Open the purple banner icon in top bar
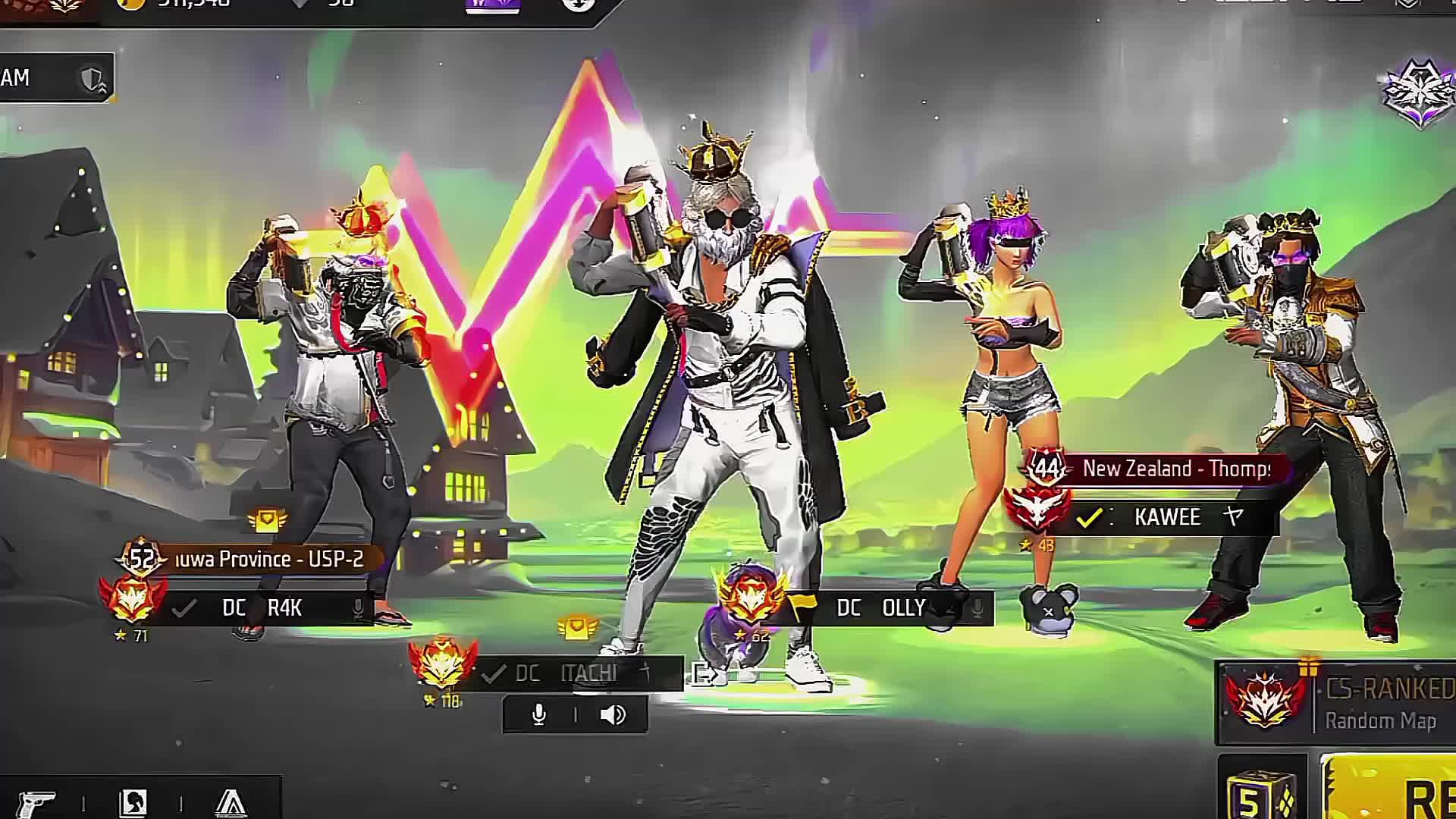 (x=493, y=5)
